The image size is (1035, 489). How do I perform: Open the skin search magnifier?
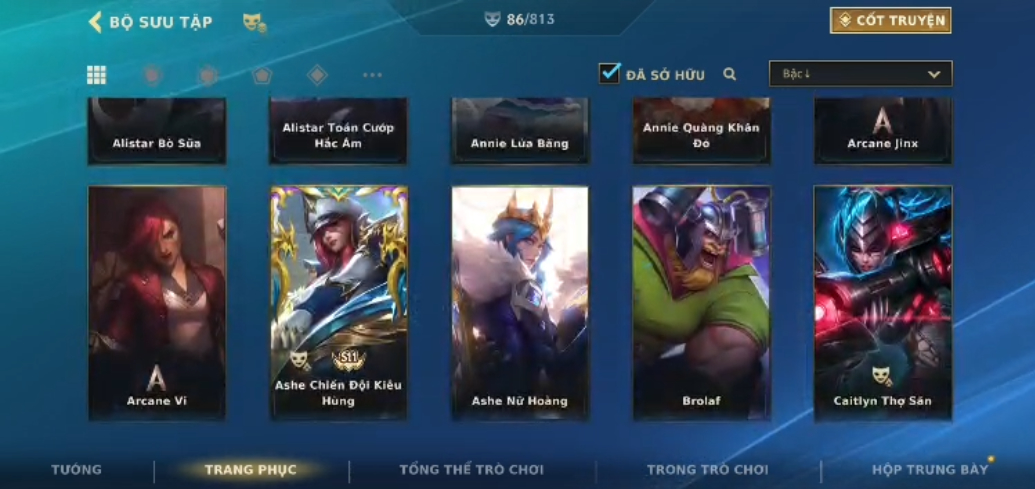730,74
